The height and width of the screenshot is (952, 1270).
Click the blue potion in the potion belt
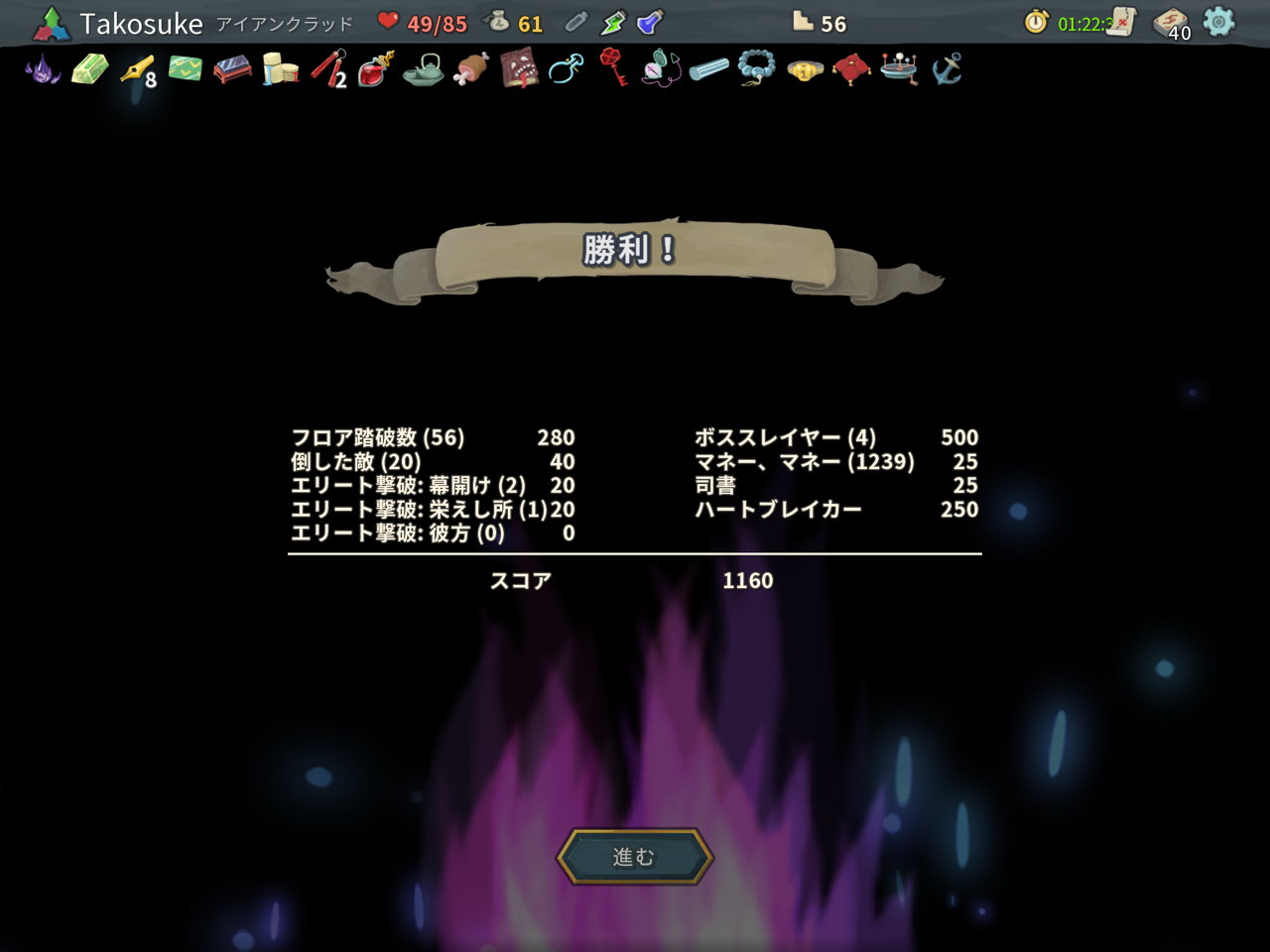650,22
